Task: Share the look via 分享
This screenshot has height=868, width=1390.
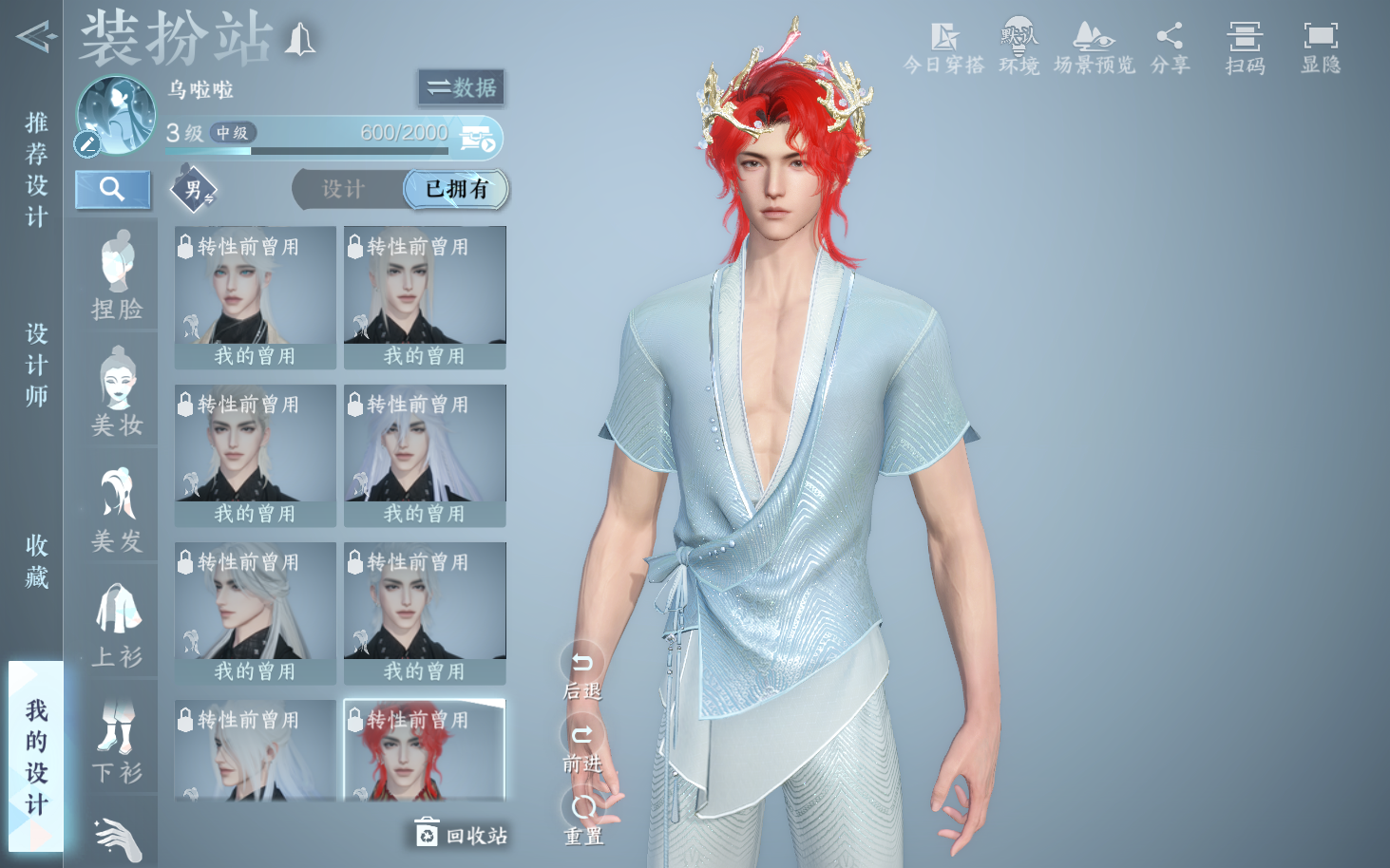Action: tap(1170, 48)
